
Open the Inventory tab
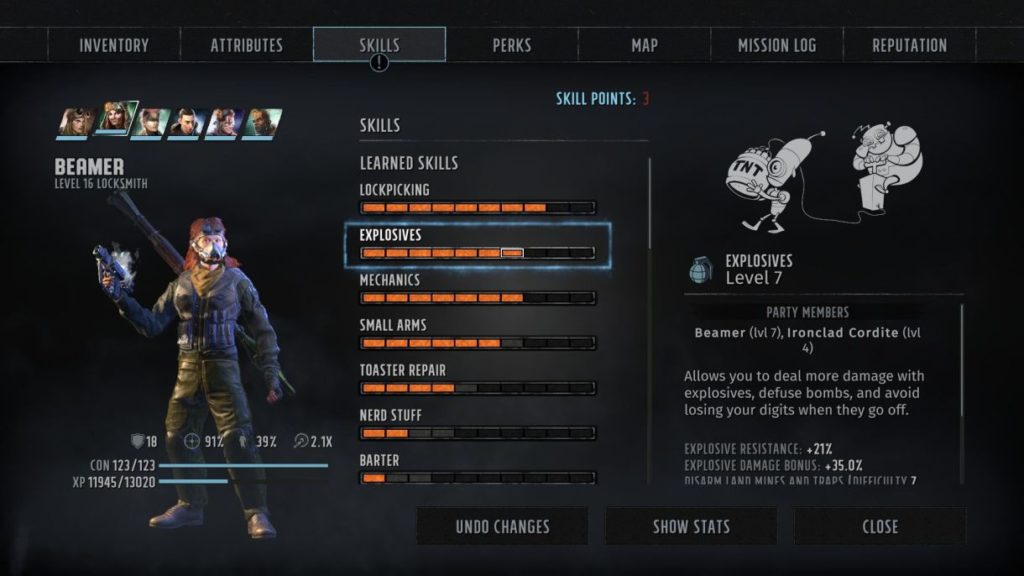(114, 45)
